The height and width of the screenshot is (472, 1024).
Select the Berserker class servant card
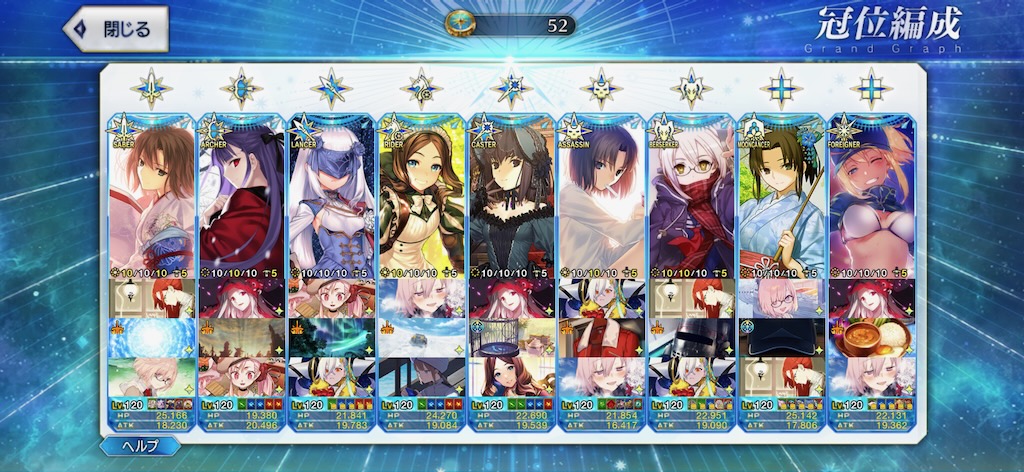click(x=692, y=200)
